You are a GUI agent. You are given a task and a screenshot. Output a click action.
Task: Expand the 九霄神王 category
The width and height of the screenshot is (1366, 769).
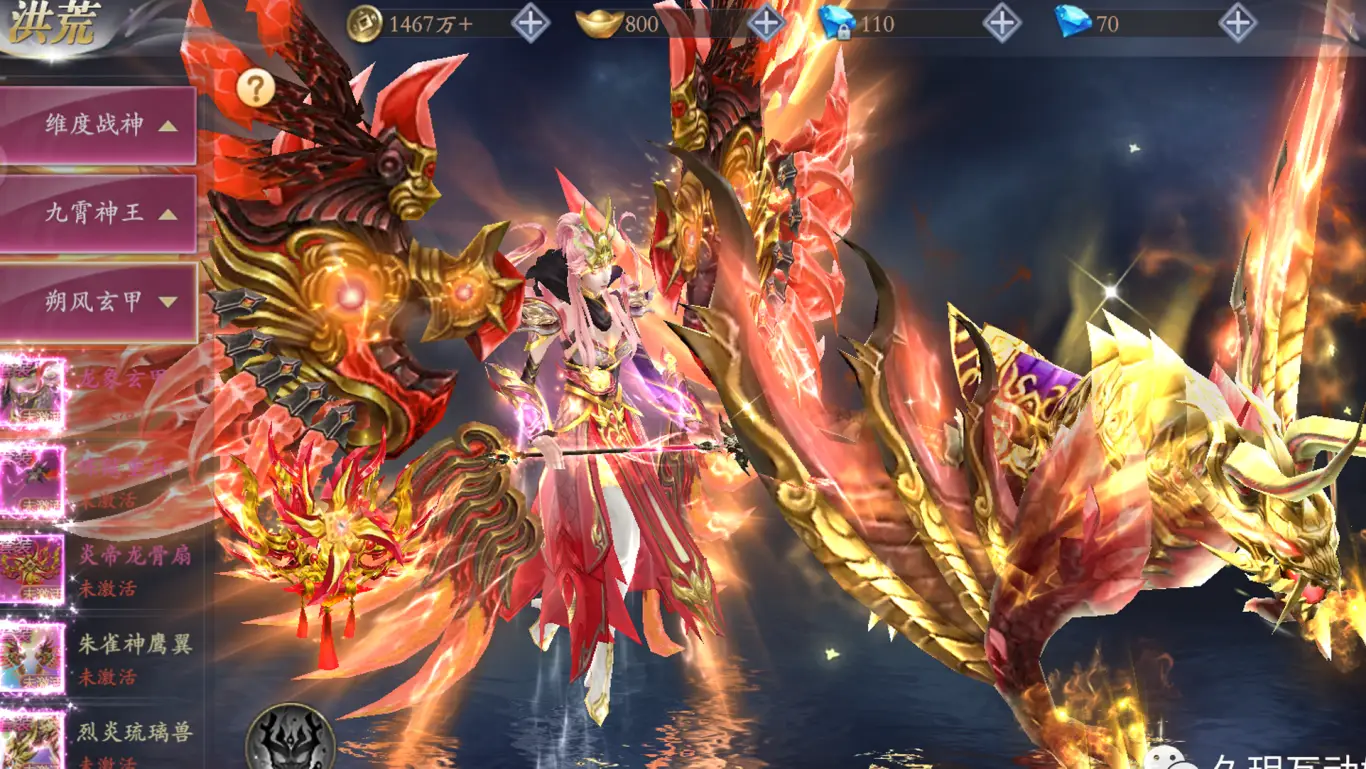(x=97, y=214)
